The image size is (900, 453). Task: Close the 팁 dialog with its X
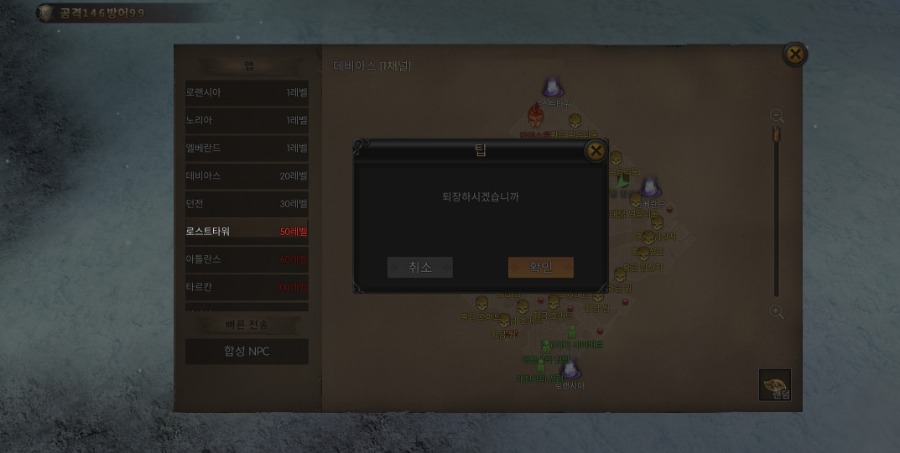595,151
